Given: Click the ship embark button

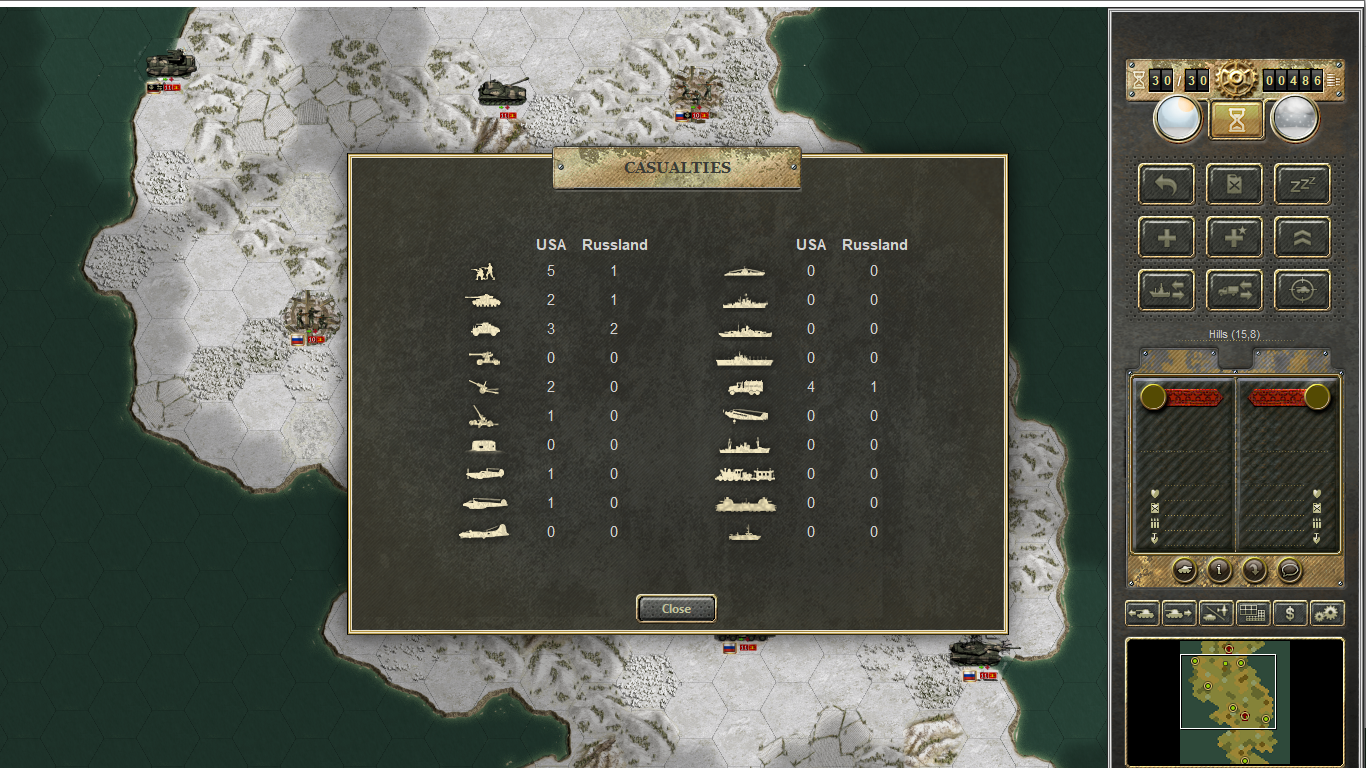Looking at the screenshot, I should pos(1166,290).
